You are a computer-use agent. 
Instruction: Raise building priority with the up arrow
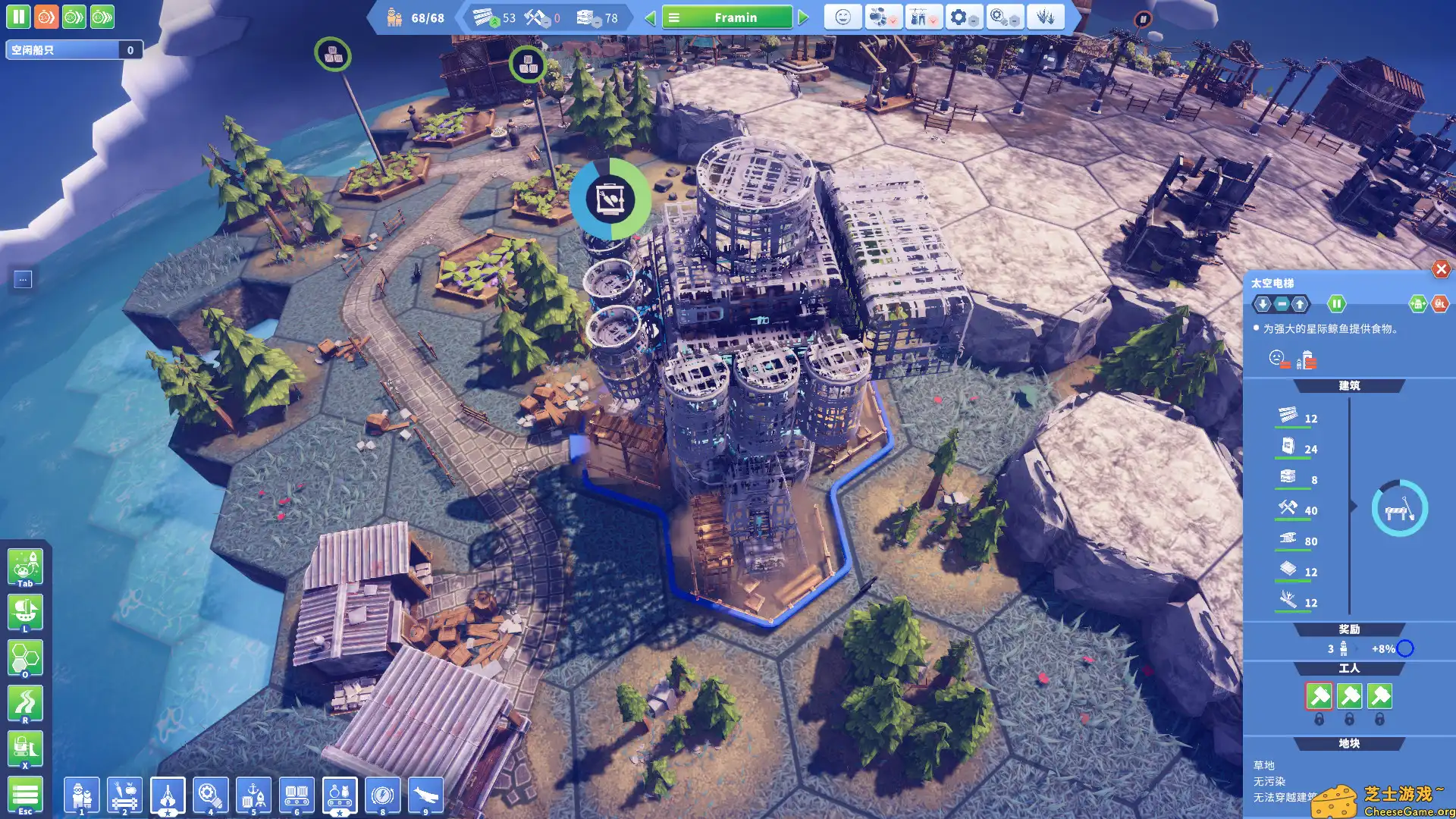[1300, 304]
